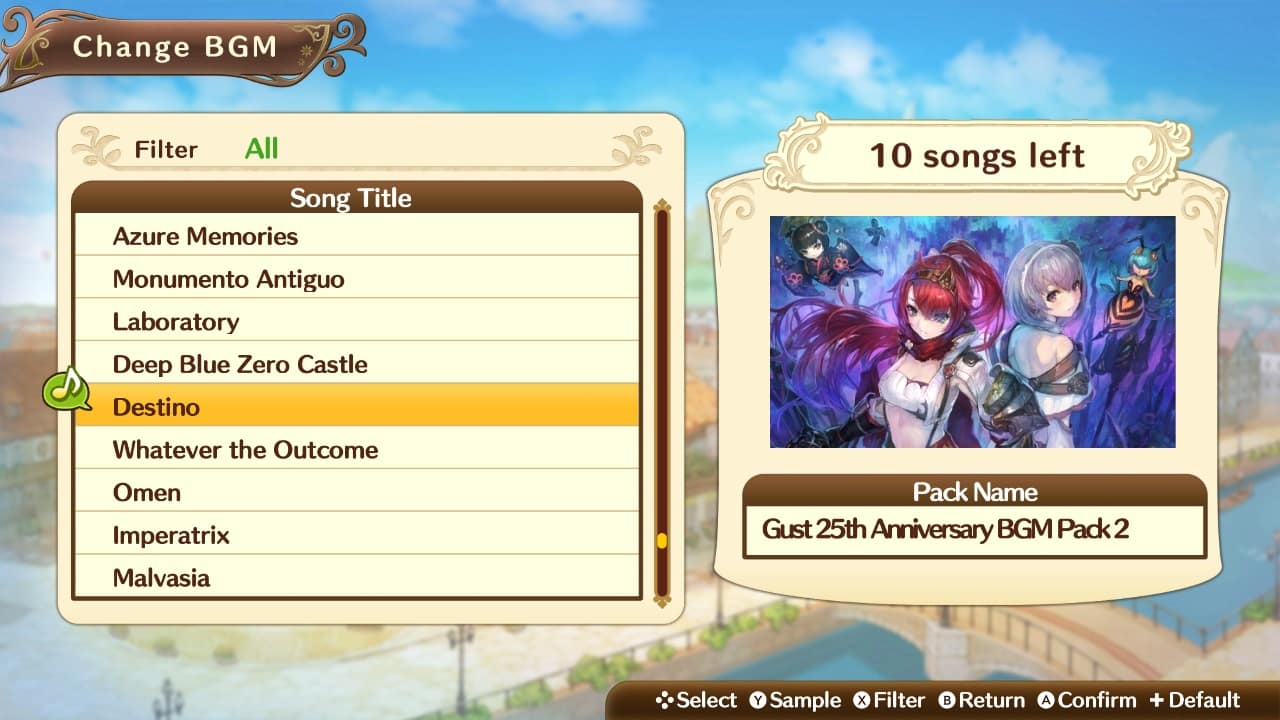Open the Filter selector showing All
The image size is (1280, 720).
coord(263,149)
